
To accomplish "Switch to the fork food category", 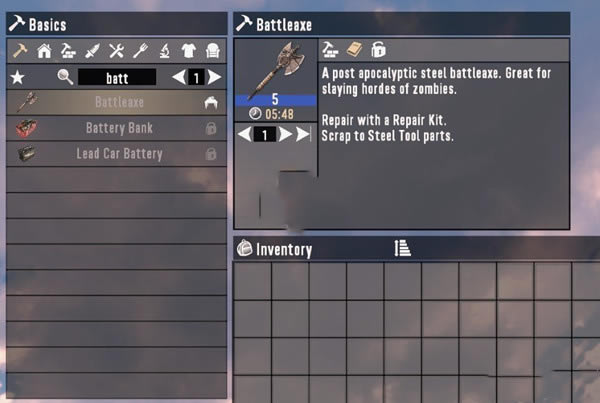I will coord(140,50).
